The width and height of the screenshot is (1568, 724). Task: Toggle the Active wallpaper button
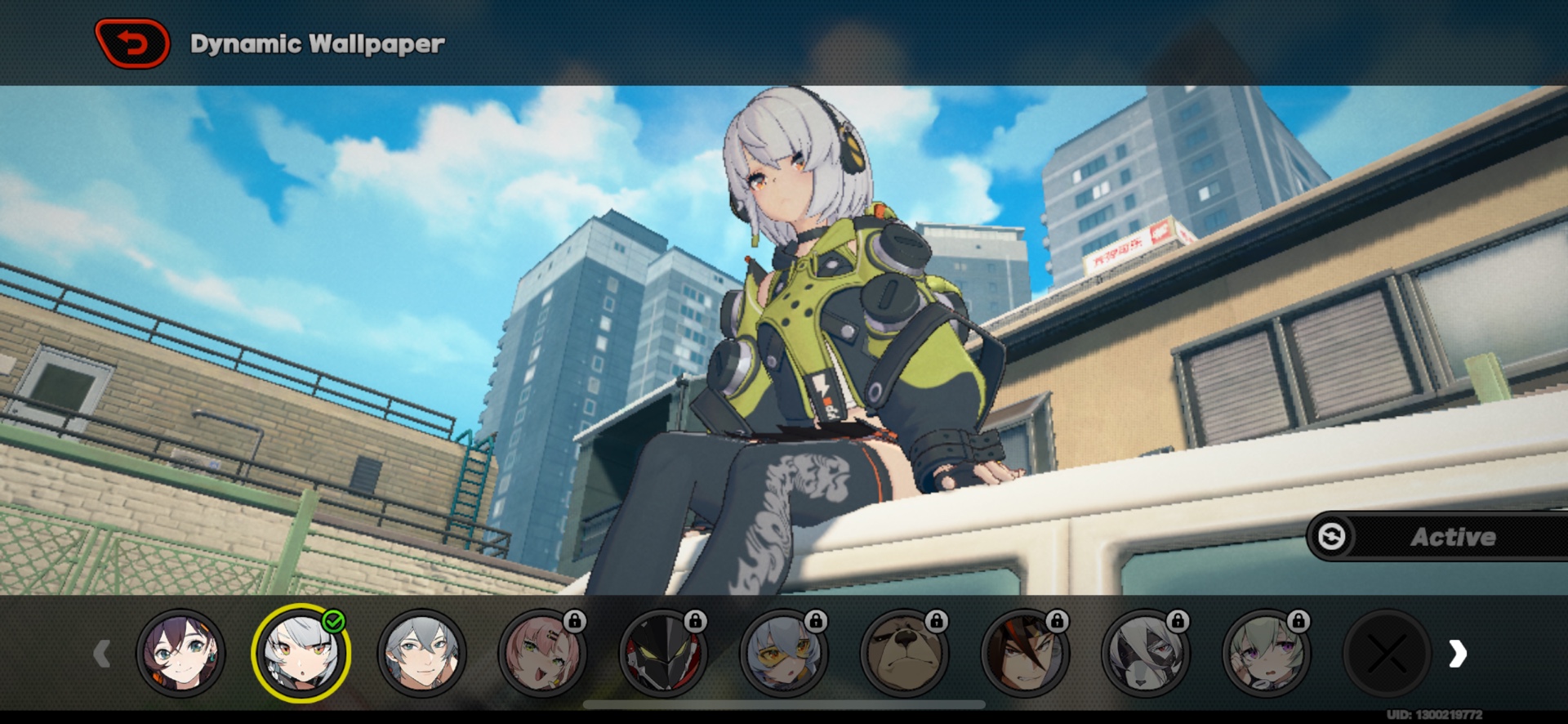click(x=1437, y=537)
